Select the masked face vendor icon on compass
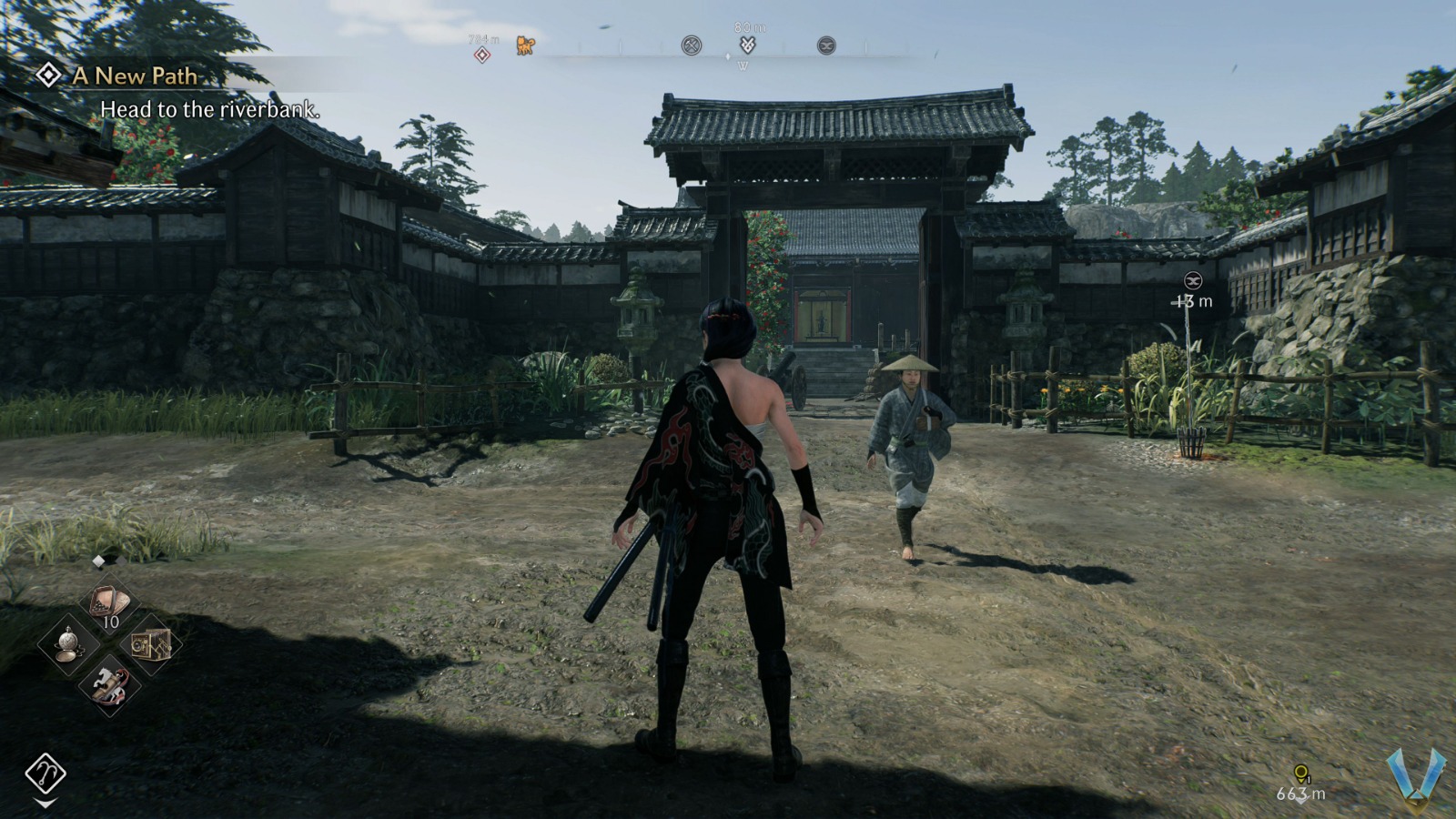Screen dimensions: 1456x819 (x=826, y=45)
